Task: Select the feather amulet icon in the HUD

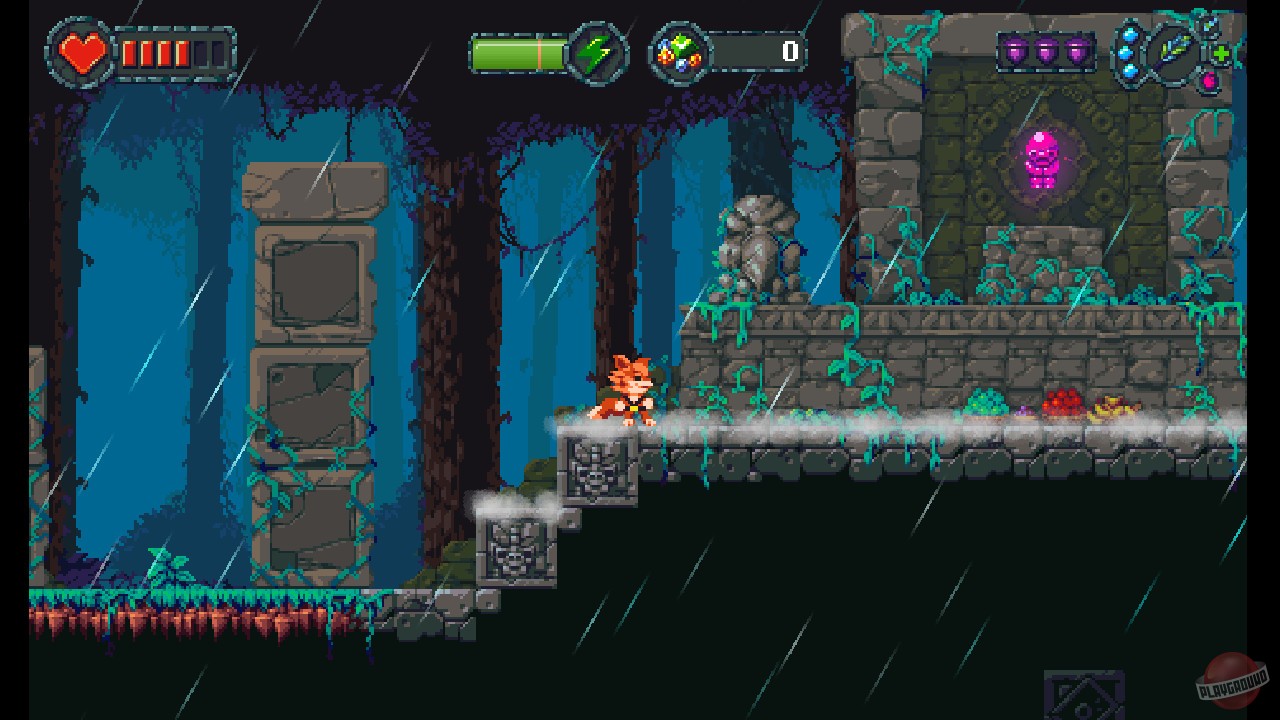Action: point(1175,52)
